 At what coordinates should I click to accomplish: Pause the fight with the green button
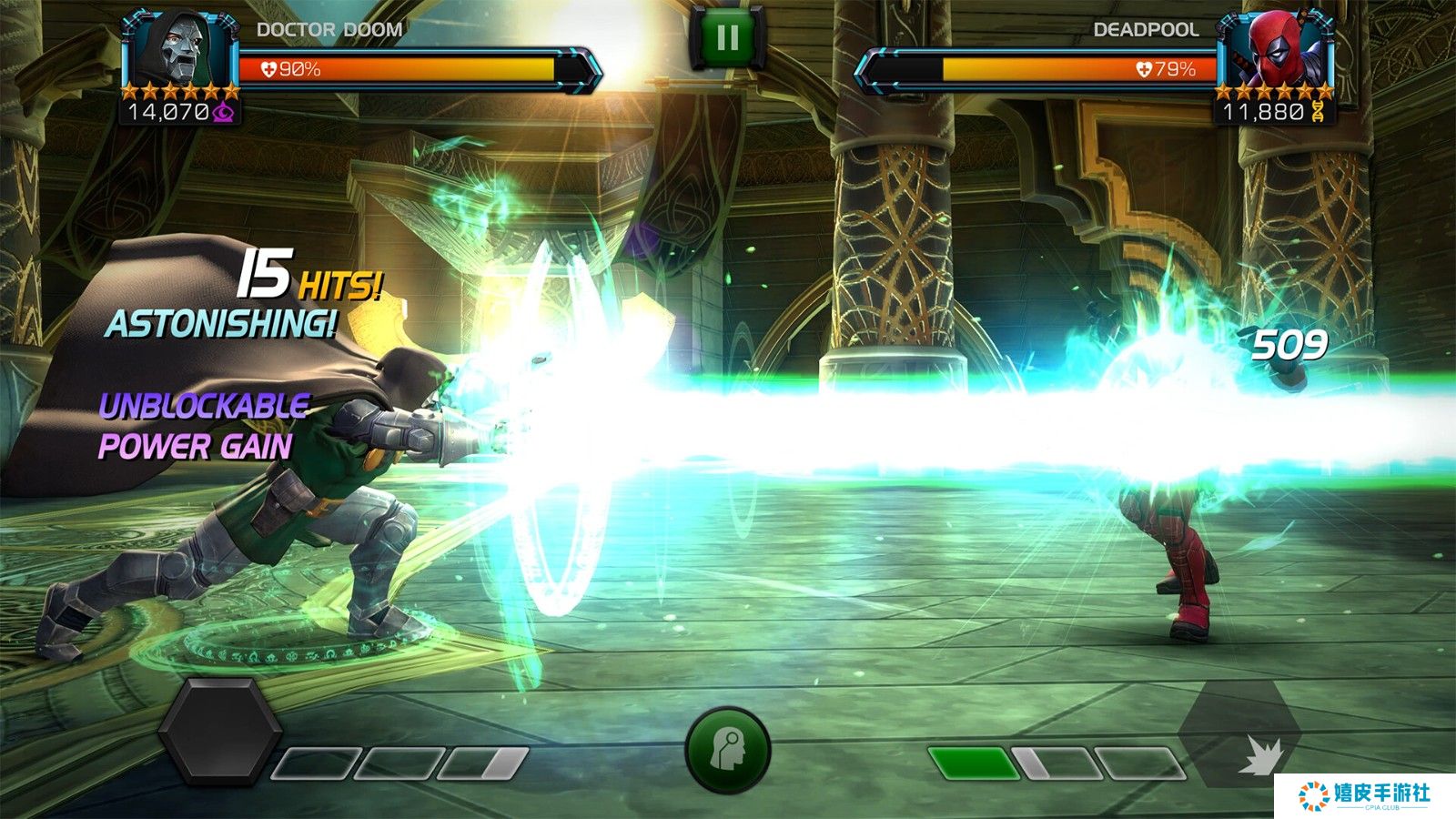click(x=727, y=37)
